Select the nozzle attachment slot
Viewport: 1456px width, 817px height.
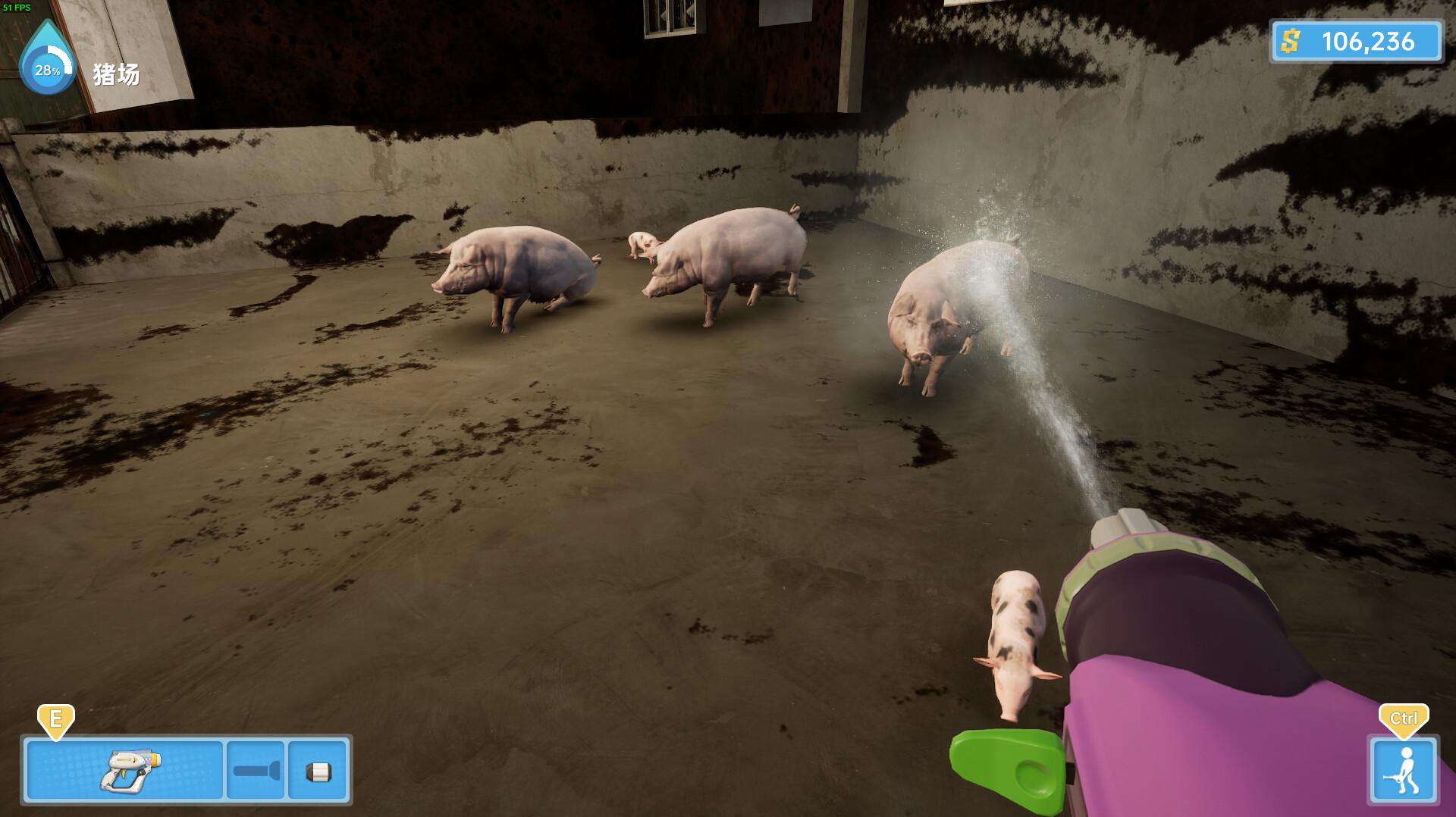coord(318,771)
